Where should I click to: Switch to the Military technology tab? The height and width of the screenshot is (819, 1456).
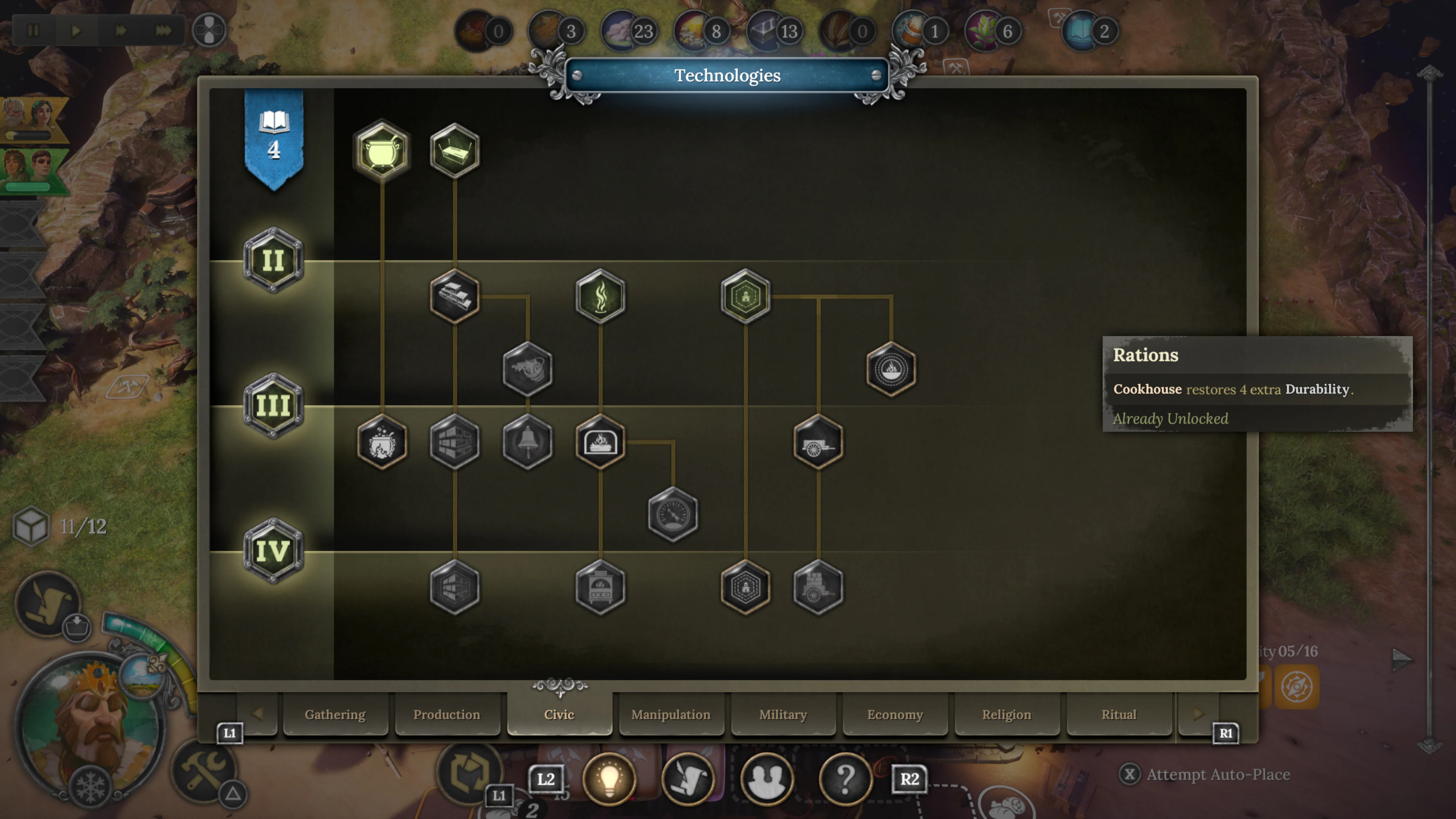click(783, 714)
